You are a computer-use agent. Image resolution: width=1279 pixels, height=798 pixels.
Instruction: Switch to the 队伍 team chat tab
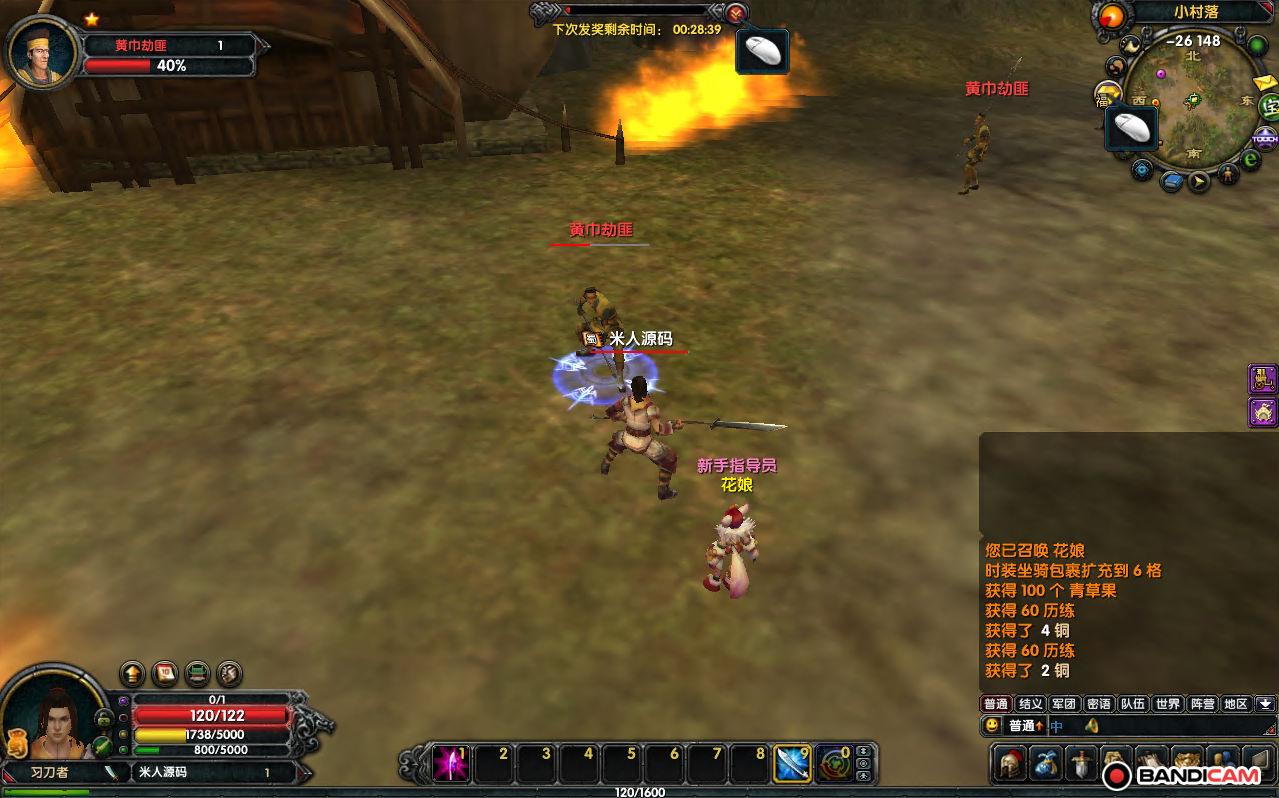click(1133, 704)
